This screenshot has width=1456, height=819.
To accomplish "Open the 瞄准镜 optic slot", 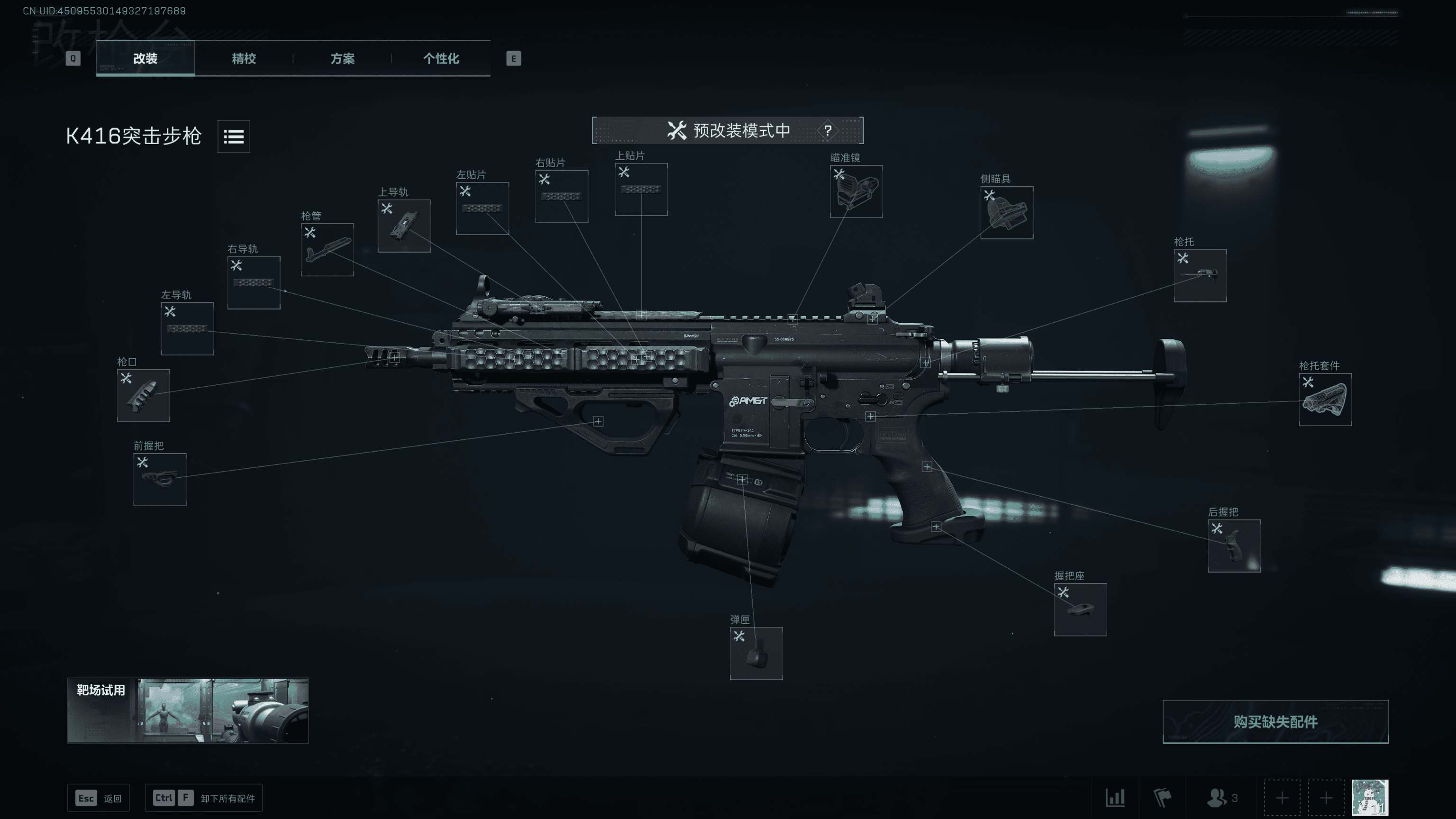I will (856, 191).
